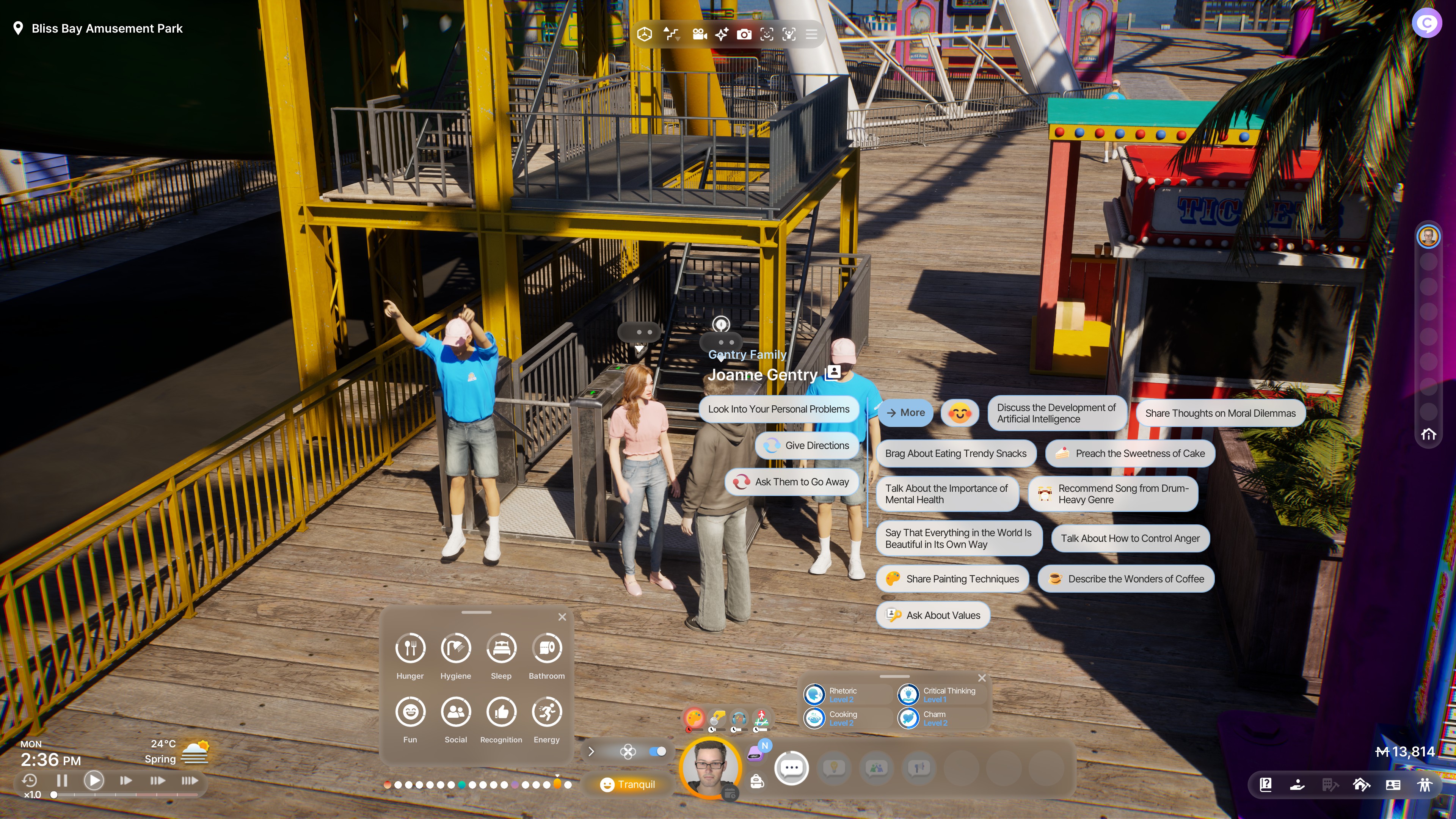Open the More conversation options
Image resolution: width=1456 pixels, height=819 pixels.
coord(905,413)
